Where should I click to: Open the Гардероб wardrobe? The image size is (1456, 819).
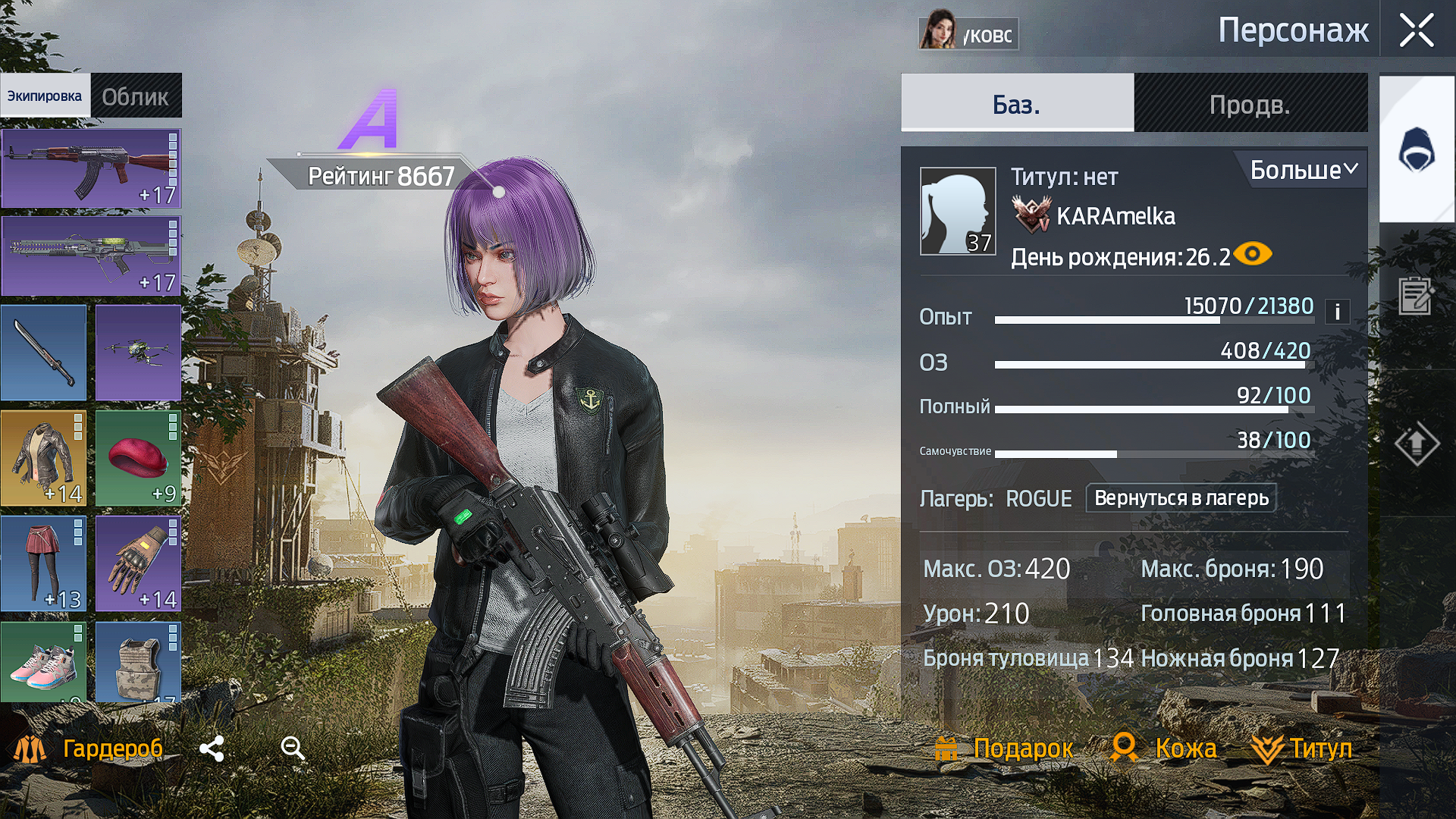click(x=89, y=748)
